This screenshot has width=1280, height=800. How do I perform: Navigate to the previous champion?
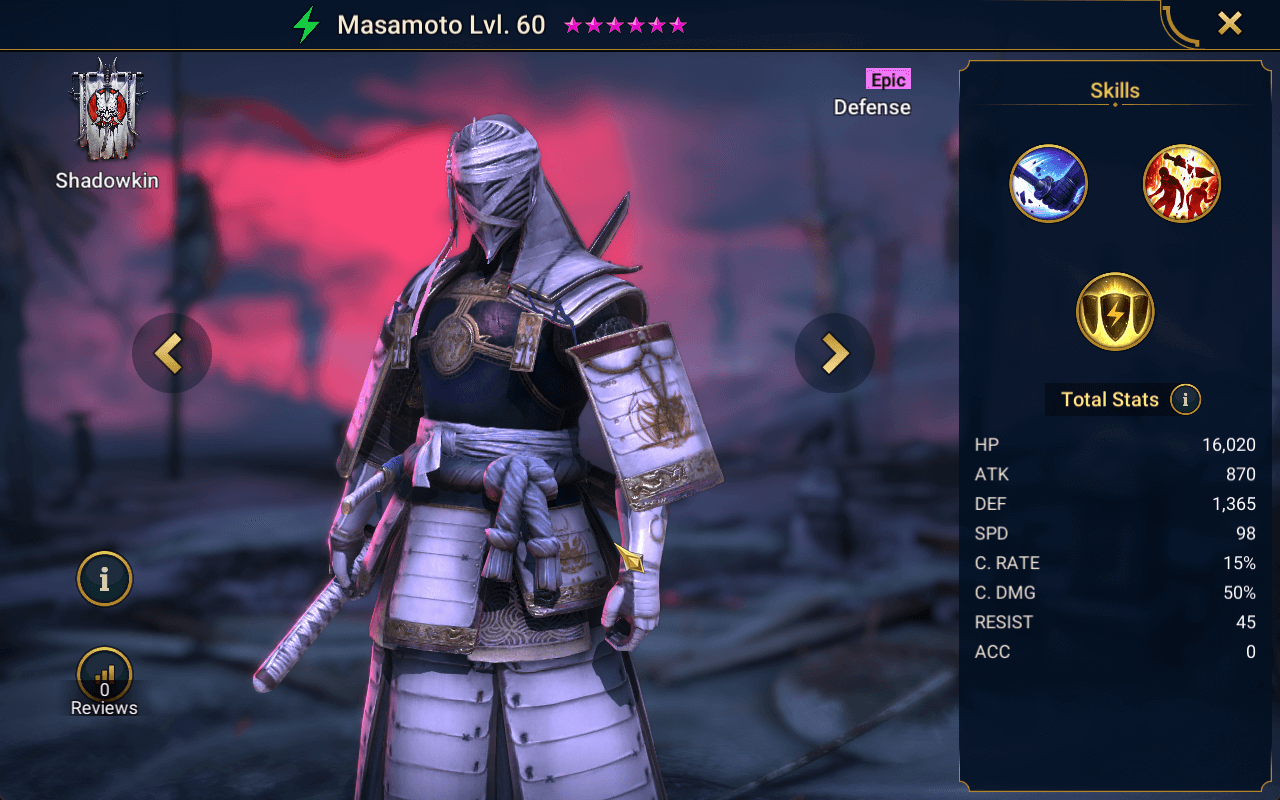pyautogui.click(x=172, y=354)
